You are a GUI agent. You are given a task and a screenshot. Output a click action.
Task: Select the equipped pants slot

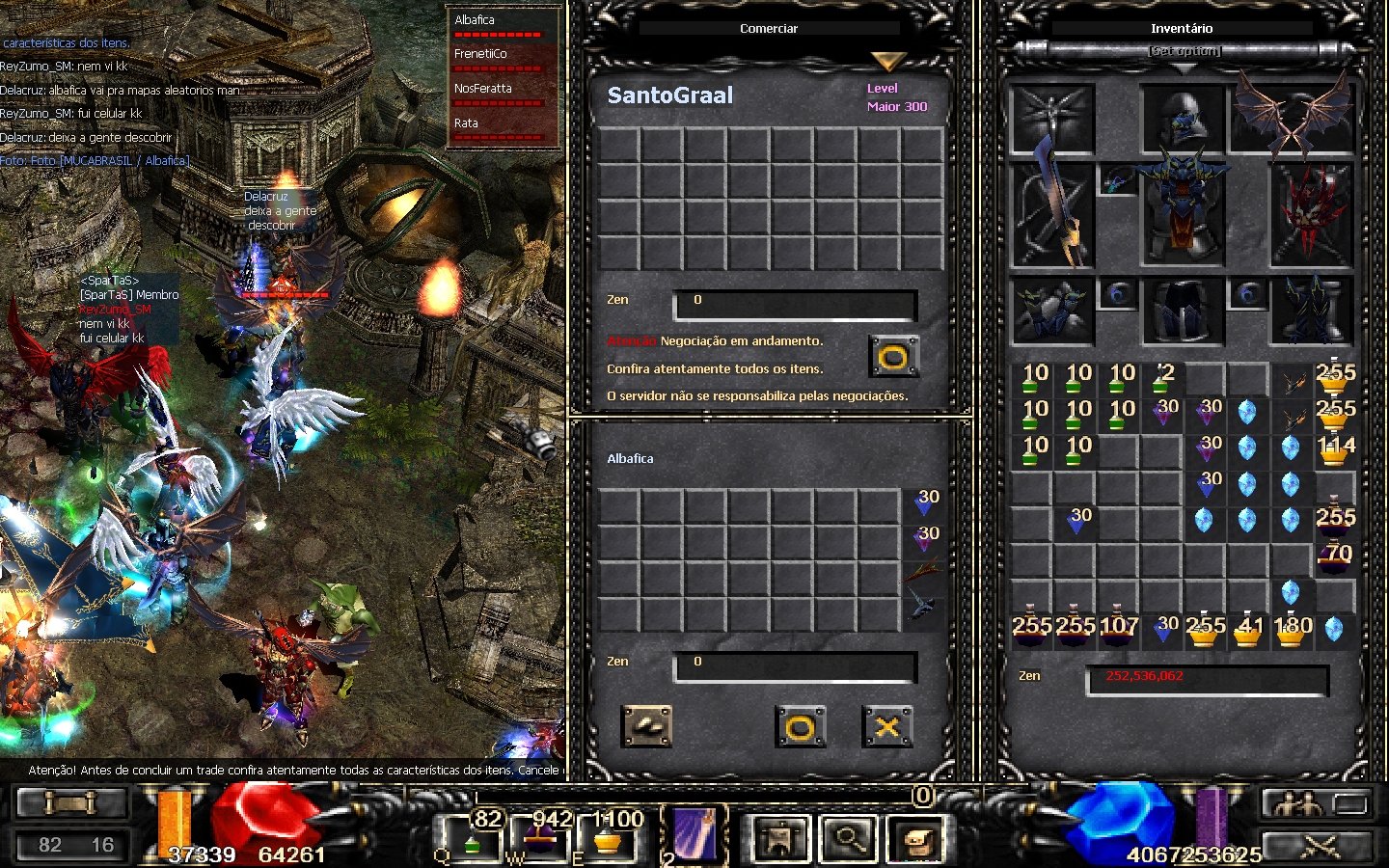coord(1183,311)
